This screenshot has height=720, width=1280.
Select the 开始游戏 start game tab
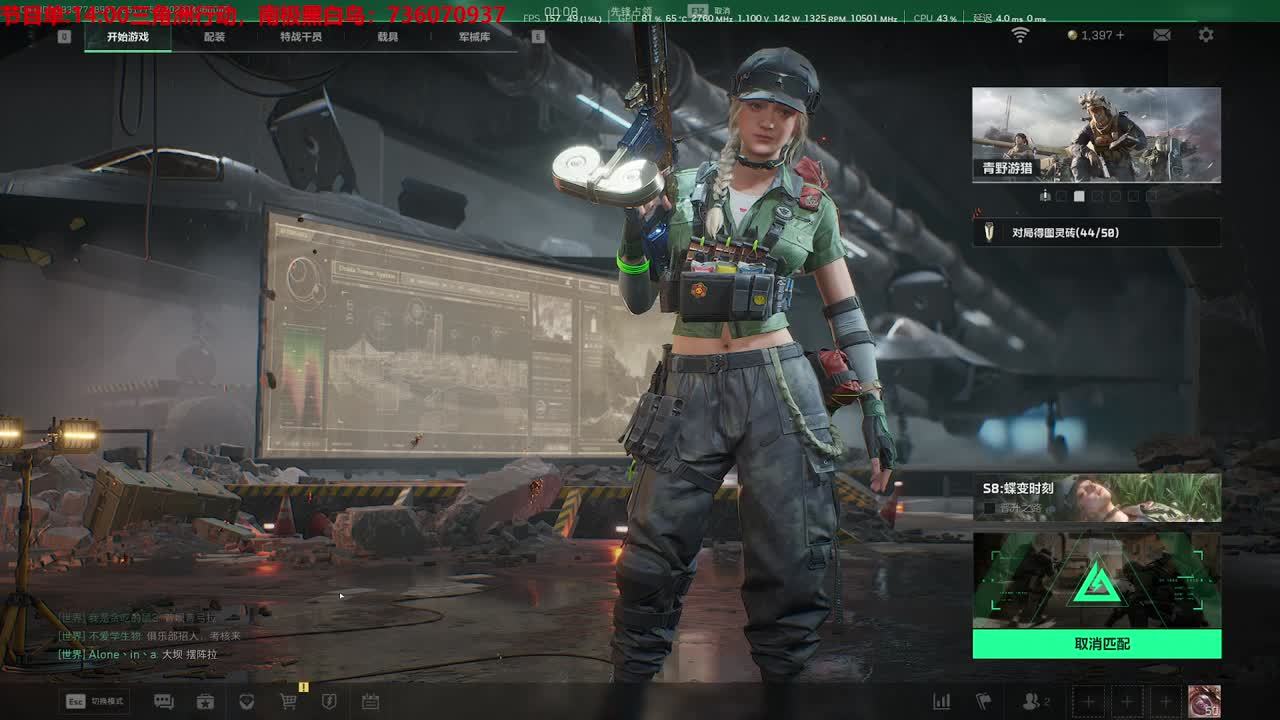[128, 37]
